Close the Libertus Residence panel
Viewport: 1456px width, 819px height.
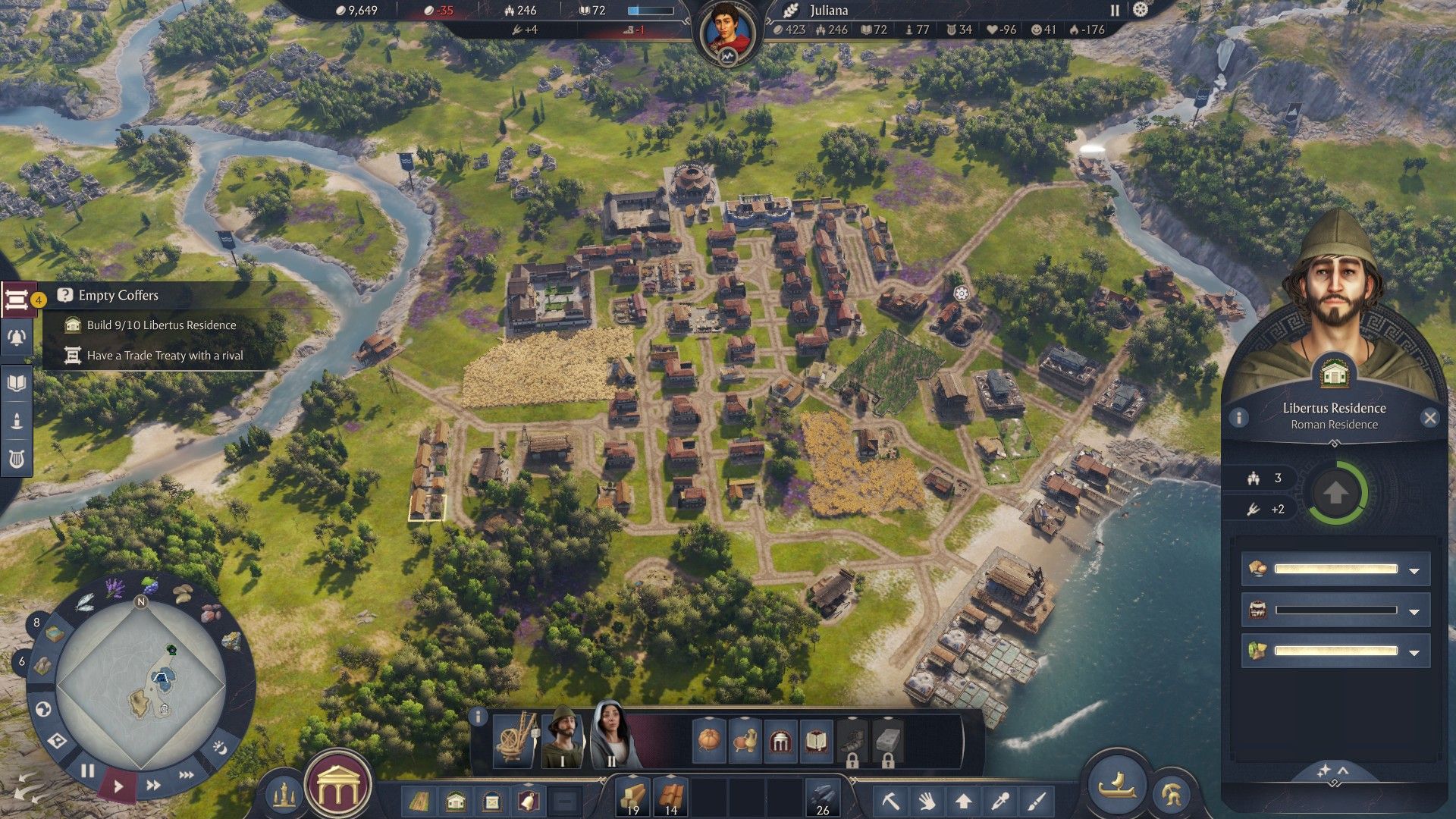click(x=1429, y=418)
